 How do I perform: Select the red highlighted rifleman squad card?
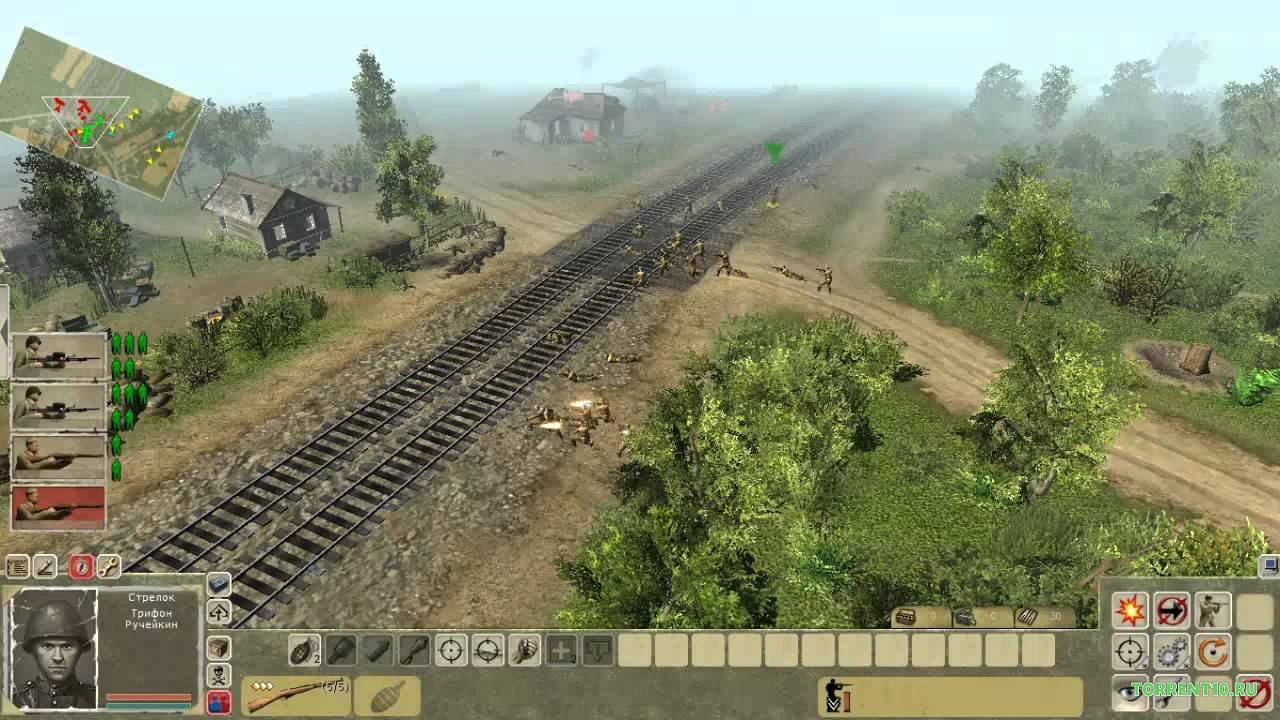[x=58, y=507]
